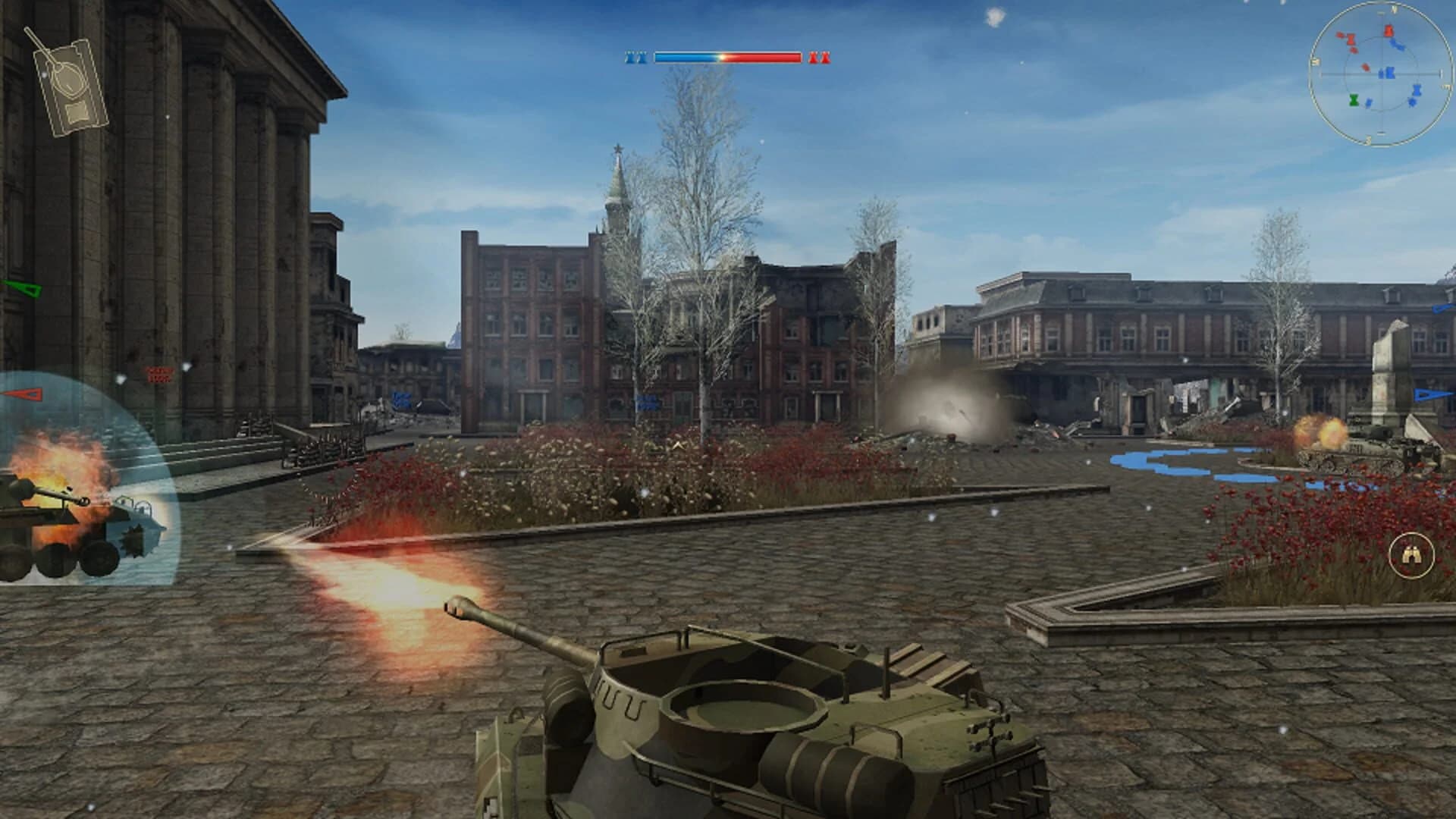Click the central blue player marker on the minimap
This screenshot has width=1456, height=819.
[x=1390, y=73]
